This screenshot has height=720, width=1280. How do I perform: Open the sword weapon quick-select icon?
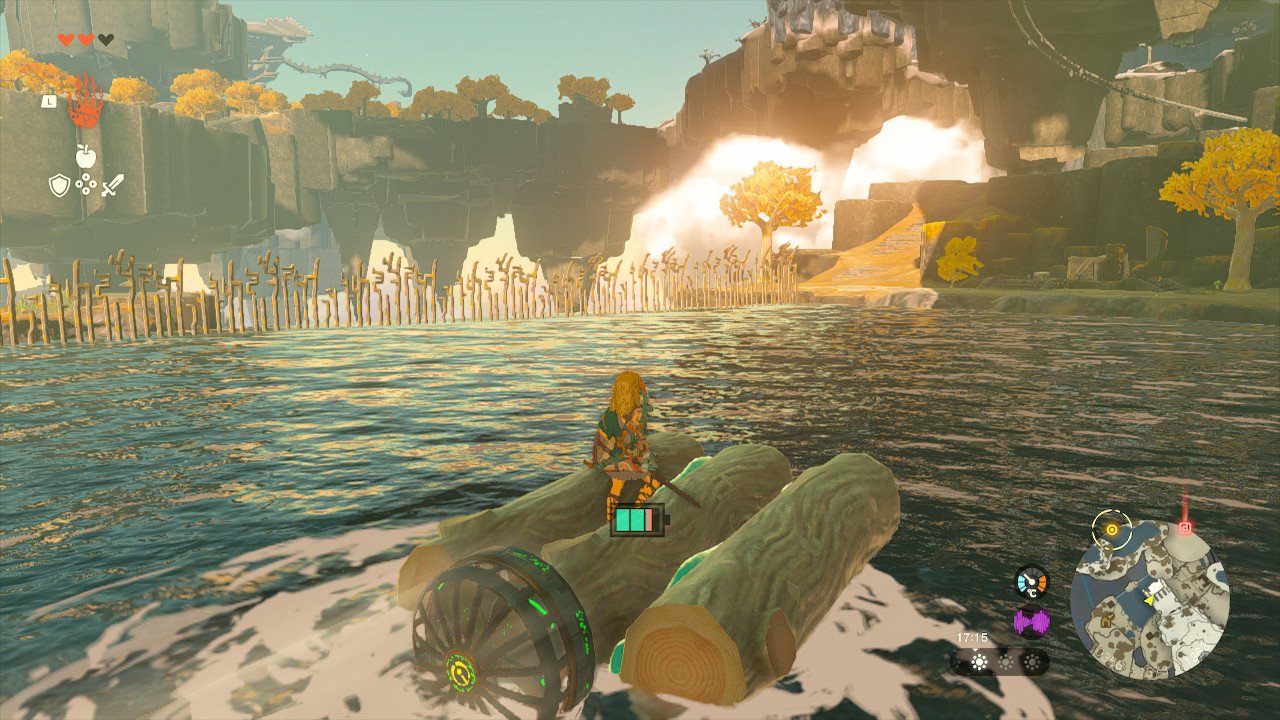click(112, 185)
